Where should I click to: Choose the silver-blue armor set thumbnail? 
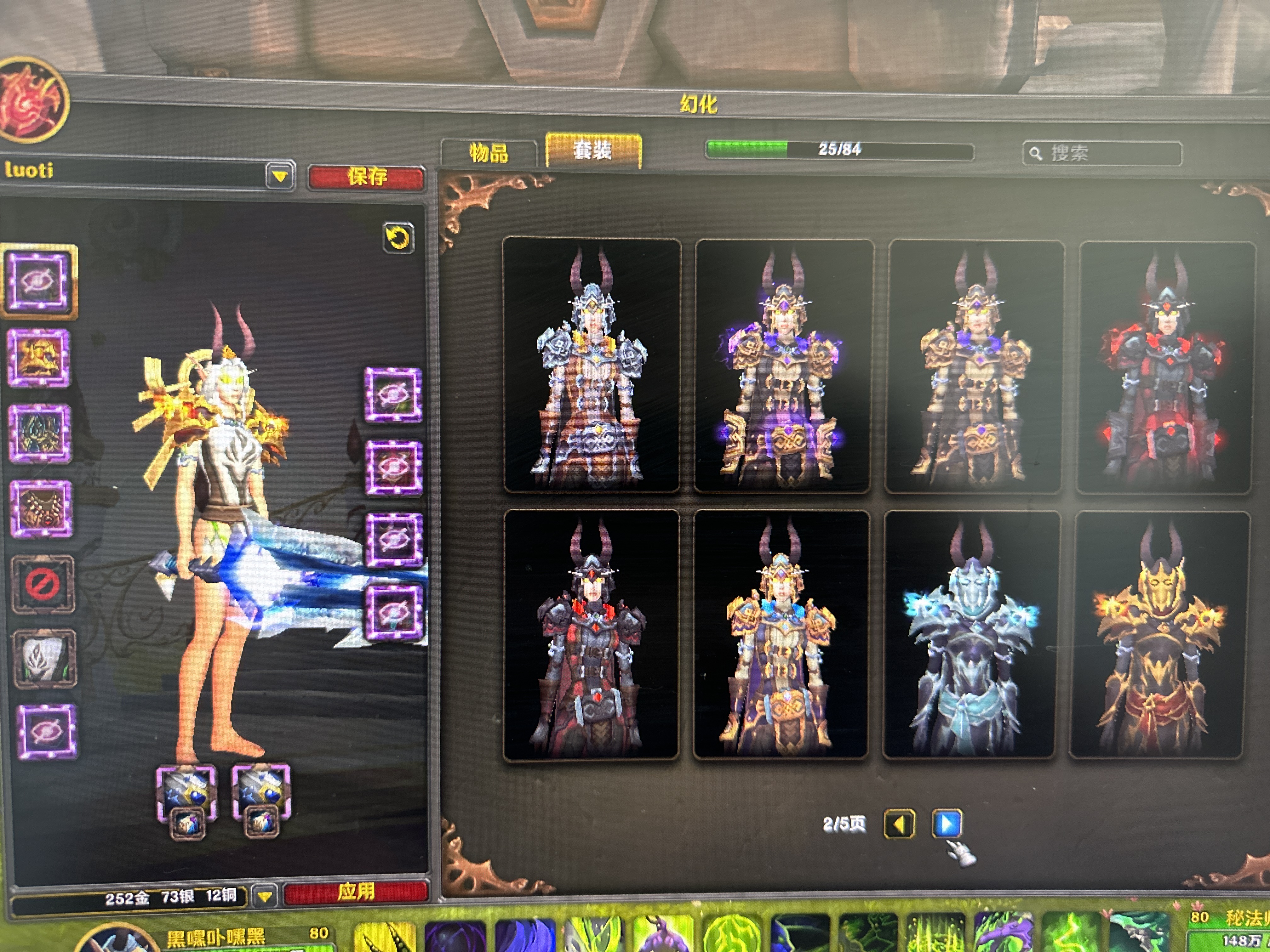click(591, 365)
